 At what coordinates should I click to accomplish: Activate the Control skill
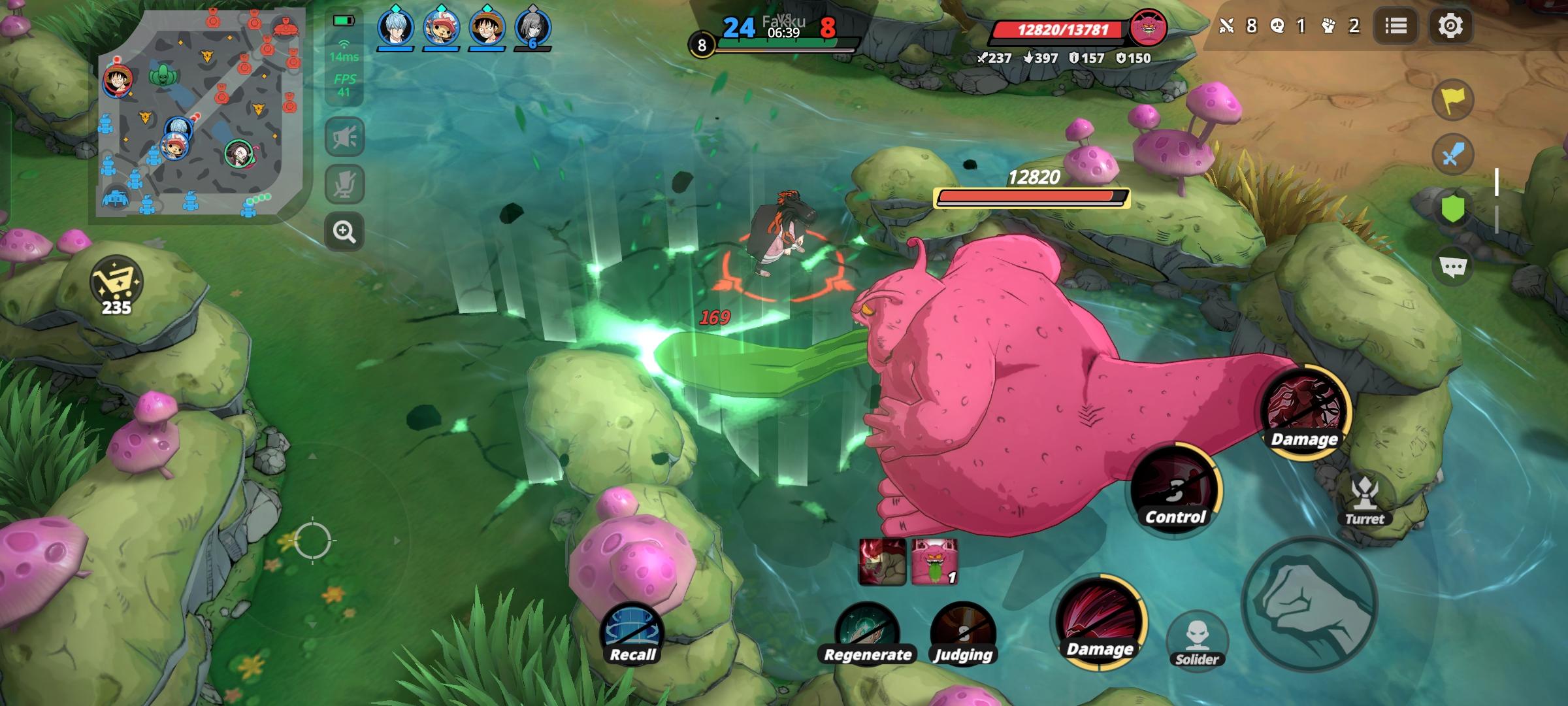coord(1175,490)
